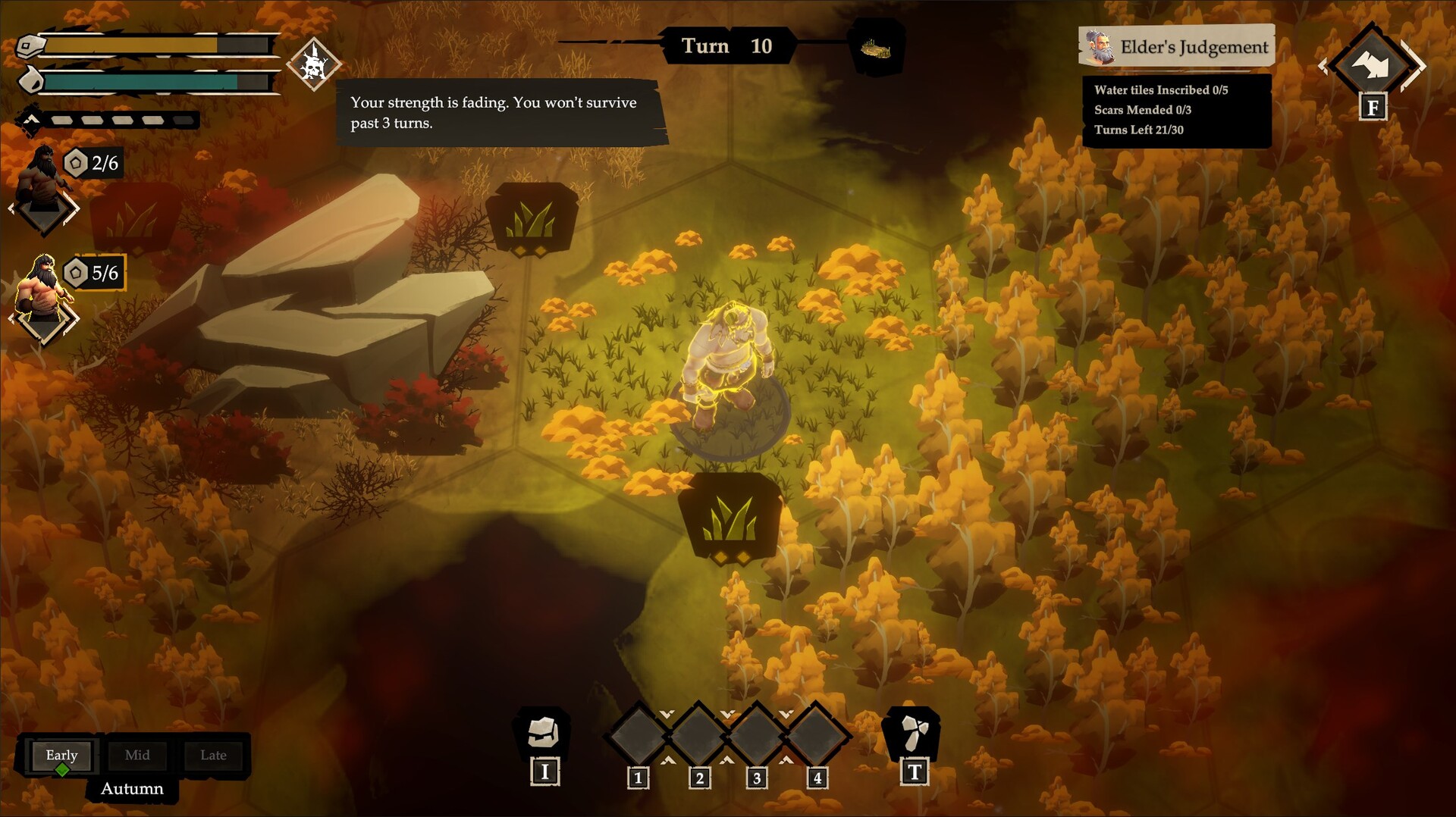Choose the grass tile marker below the character
Image resolution: width=1456 pixels, height=817 pixels.
click(729, 519)
